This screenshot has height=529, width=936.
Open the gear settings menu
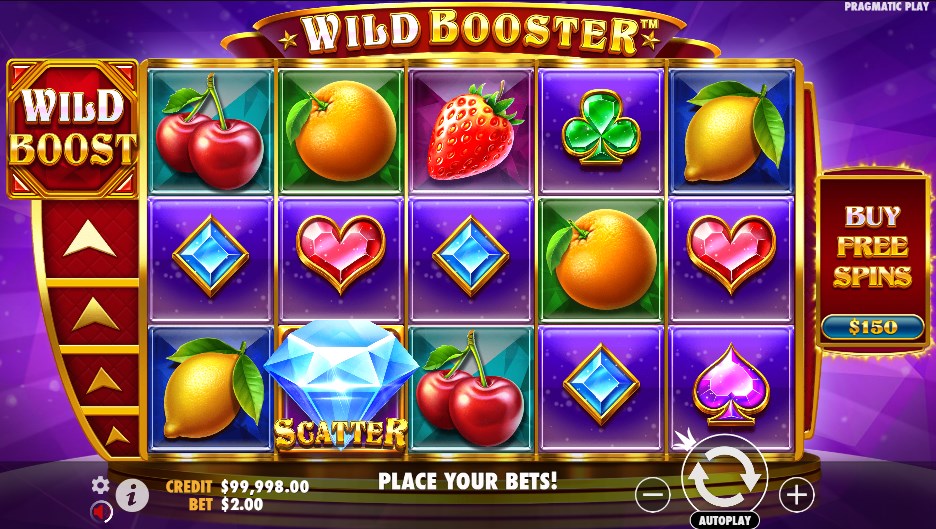[100, 485]
